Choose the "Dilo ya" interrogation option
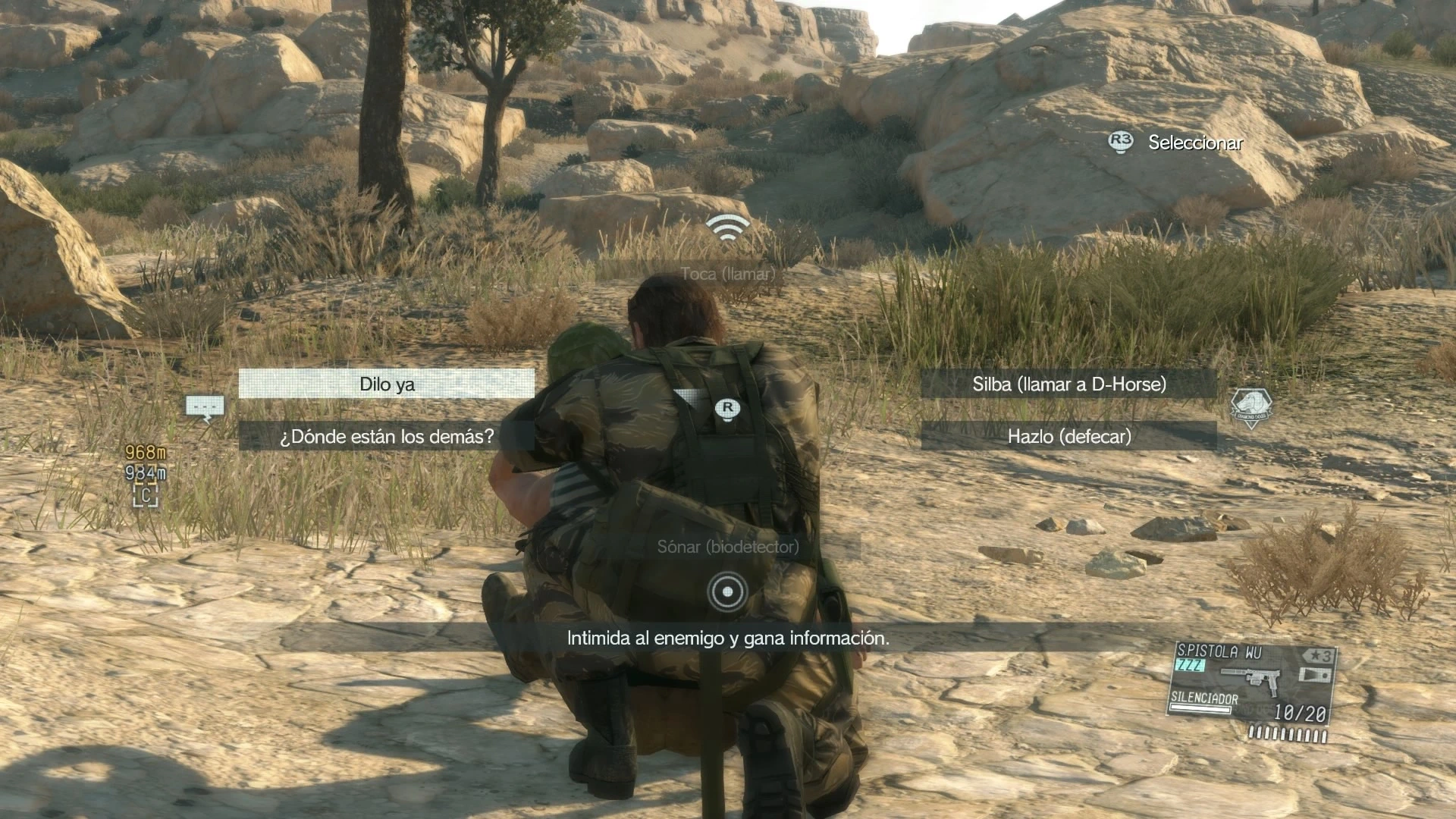Screen dimensions: 1456x819 pos(387,384)
